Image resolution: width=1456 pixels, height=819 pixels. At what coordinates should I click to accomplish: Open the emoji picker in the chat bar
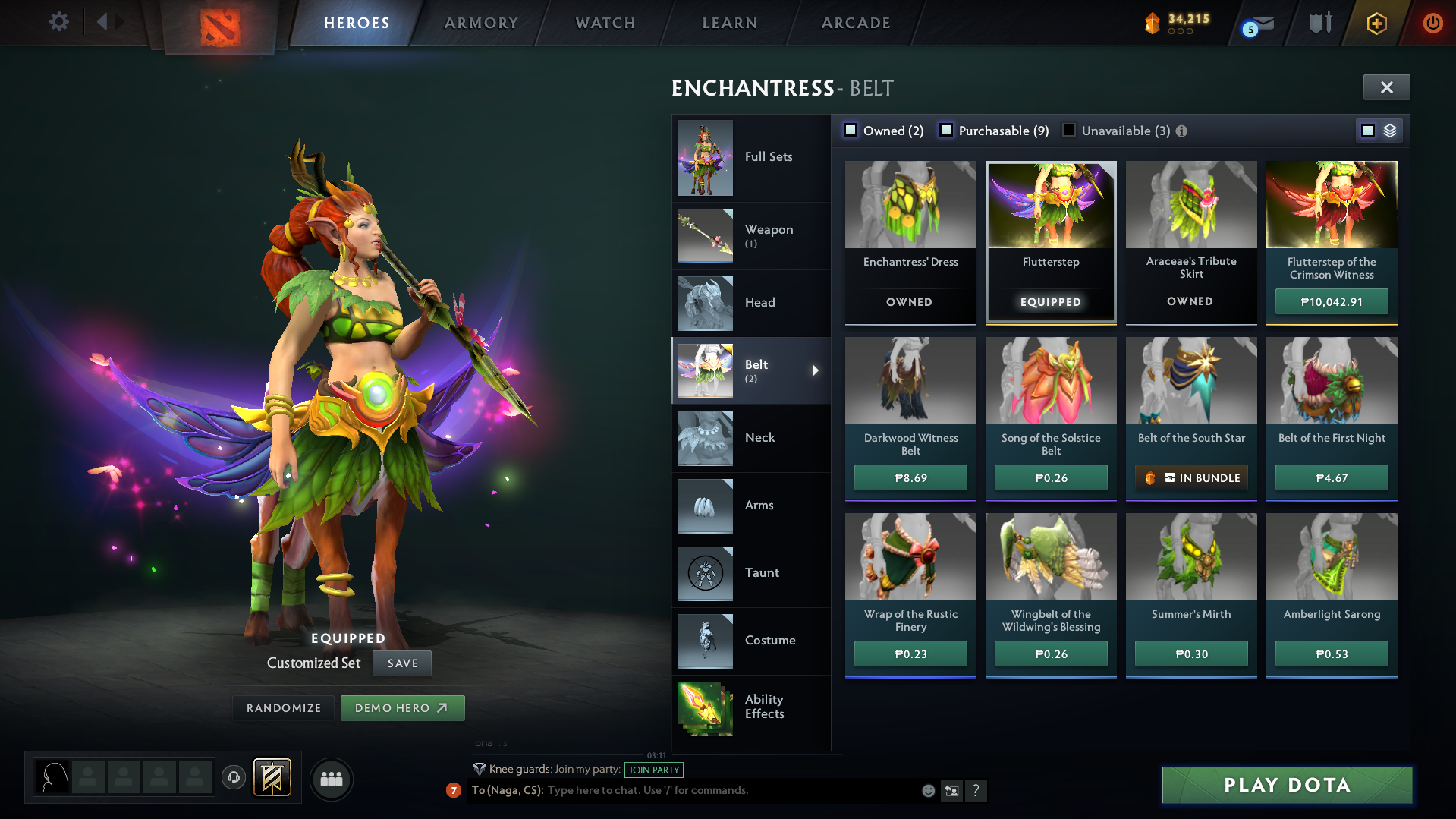tap(928, 790)
